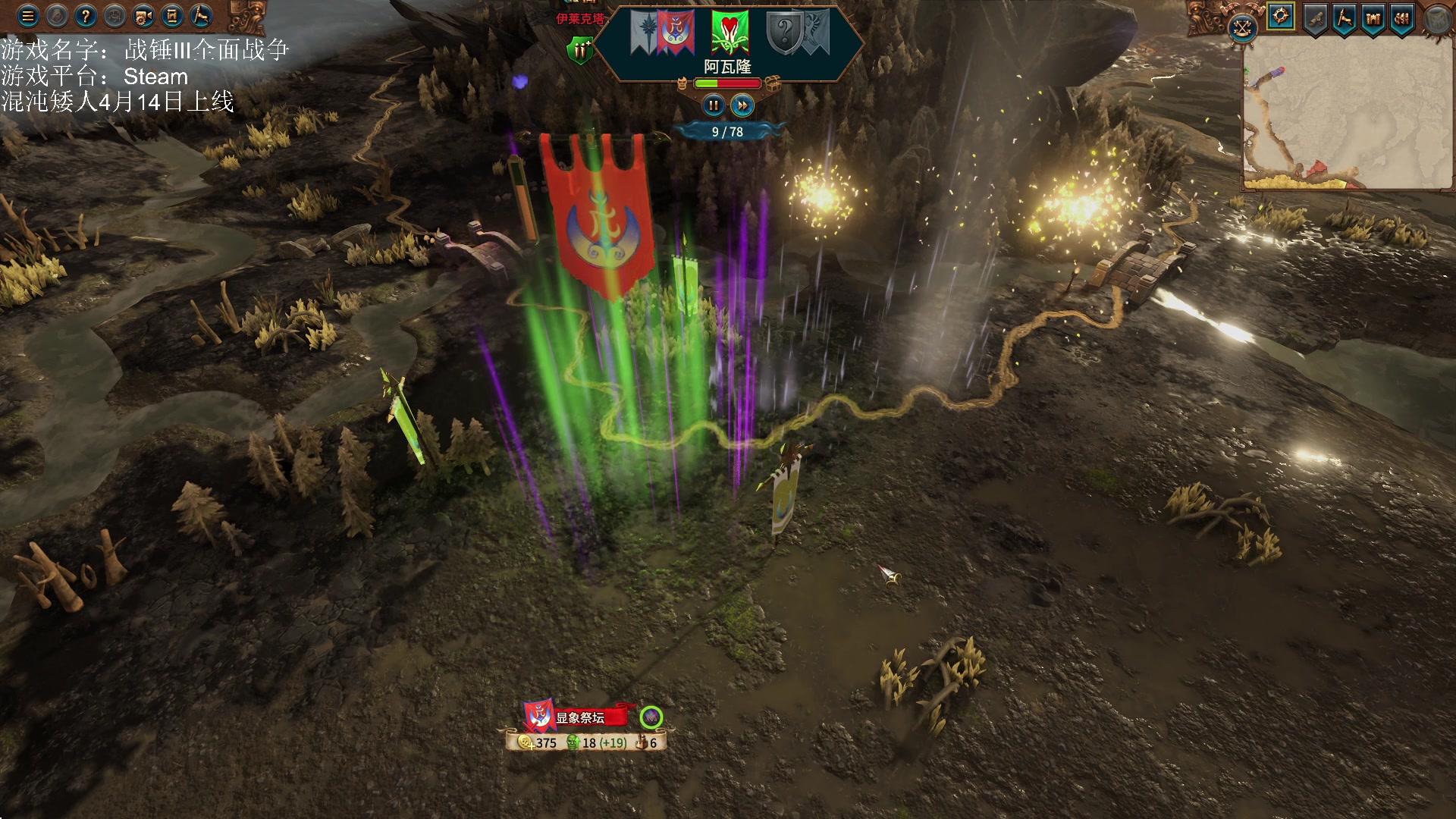Open the camera settings button
The width and height of the screenshot is (1456, 819).
pyautogui.click(x=143, y=16)
